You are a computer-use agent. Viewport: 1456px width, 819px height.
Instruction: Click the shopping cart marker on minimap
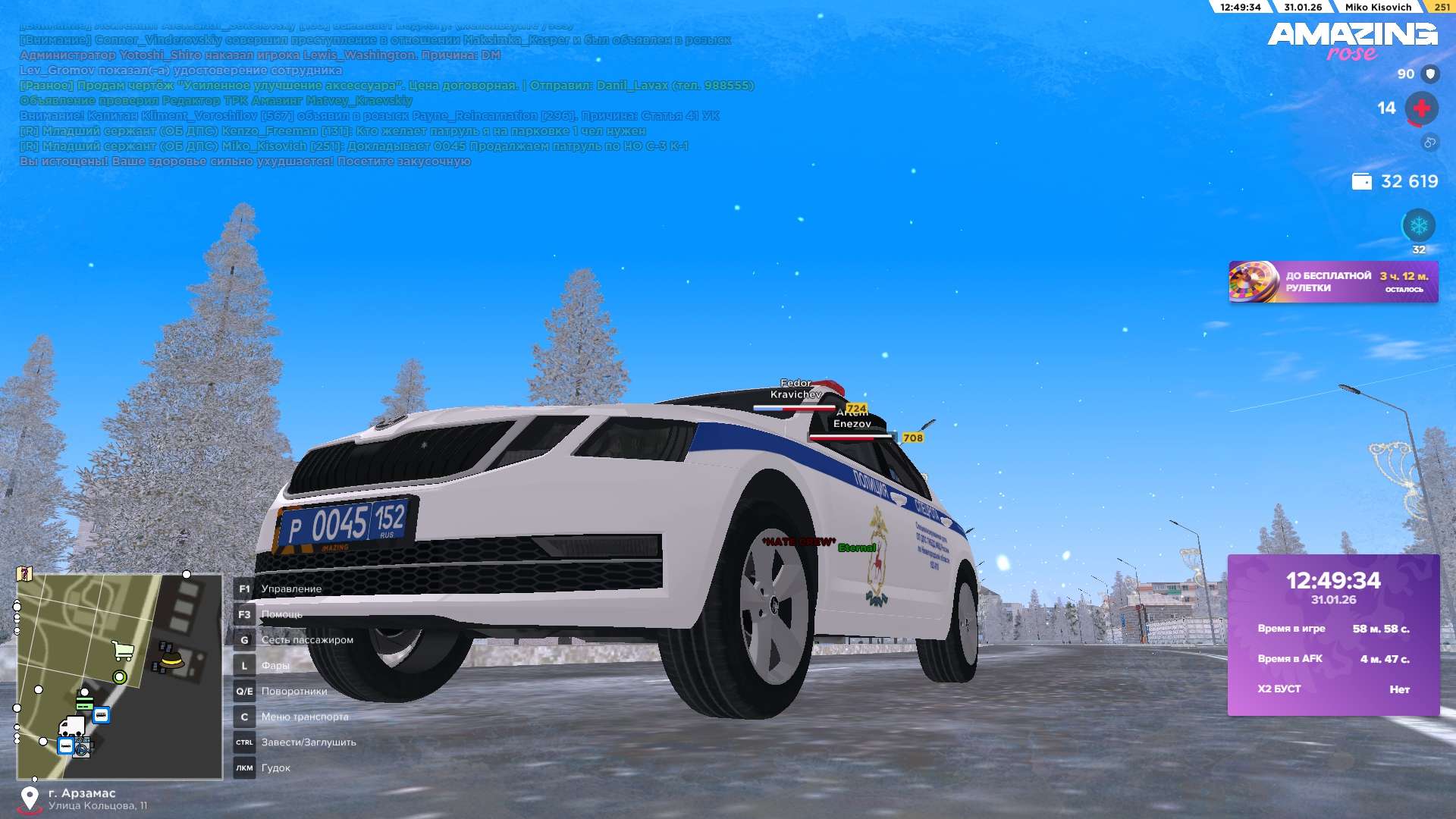tap(122, 651)
